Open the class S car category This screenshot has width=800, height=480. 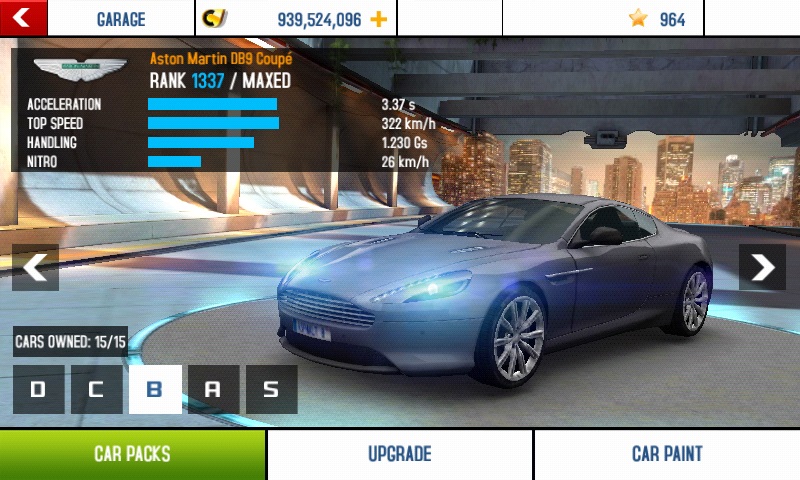[x=271, y=390]
